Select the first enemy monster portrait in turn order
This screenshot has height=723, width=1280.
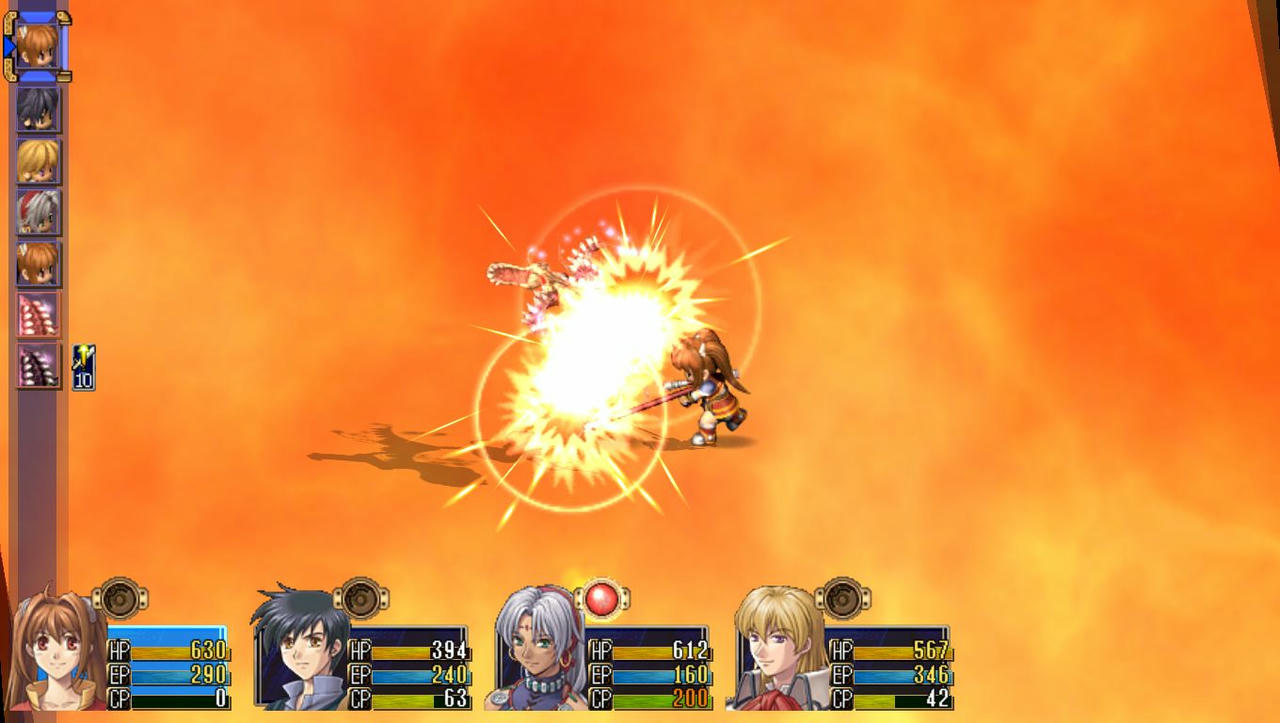(38, 313)
